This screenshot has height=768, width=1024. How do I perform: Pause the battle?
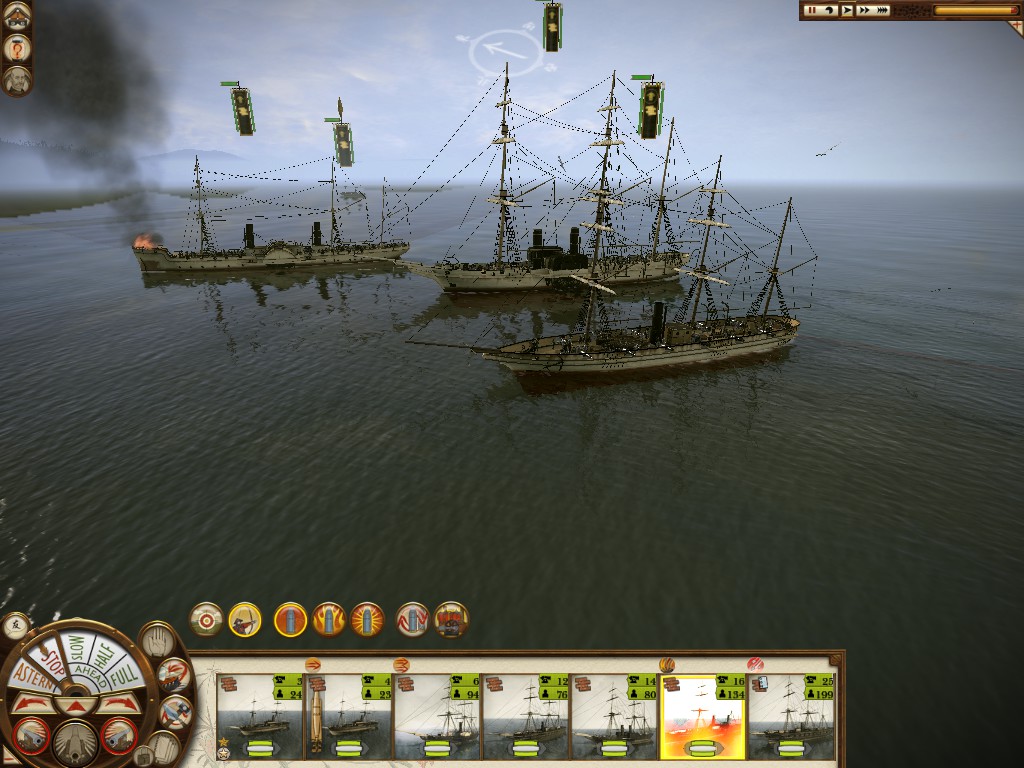[811, 10]
